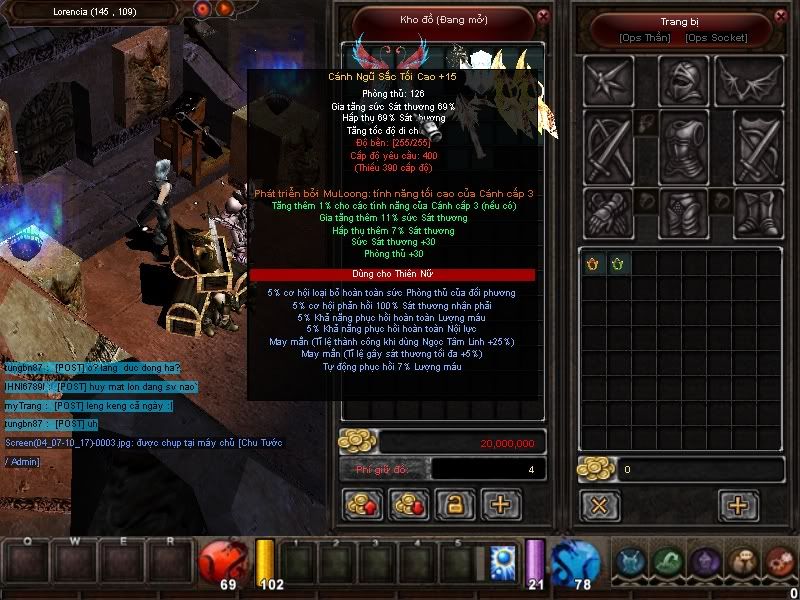Image resolution: width=800 pixels, height=600 pixels.
Task: Select the gloves equipment slot
Action: 611,212
